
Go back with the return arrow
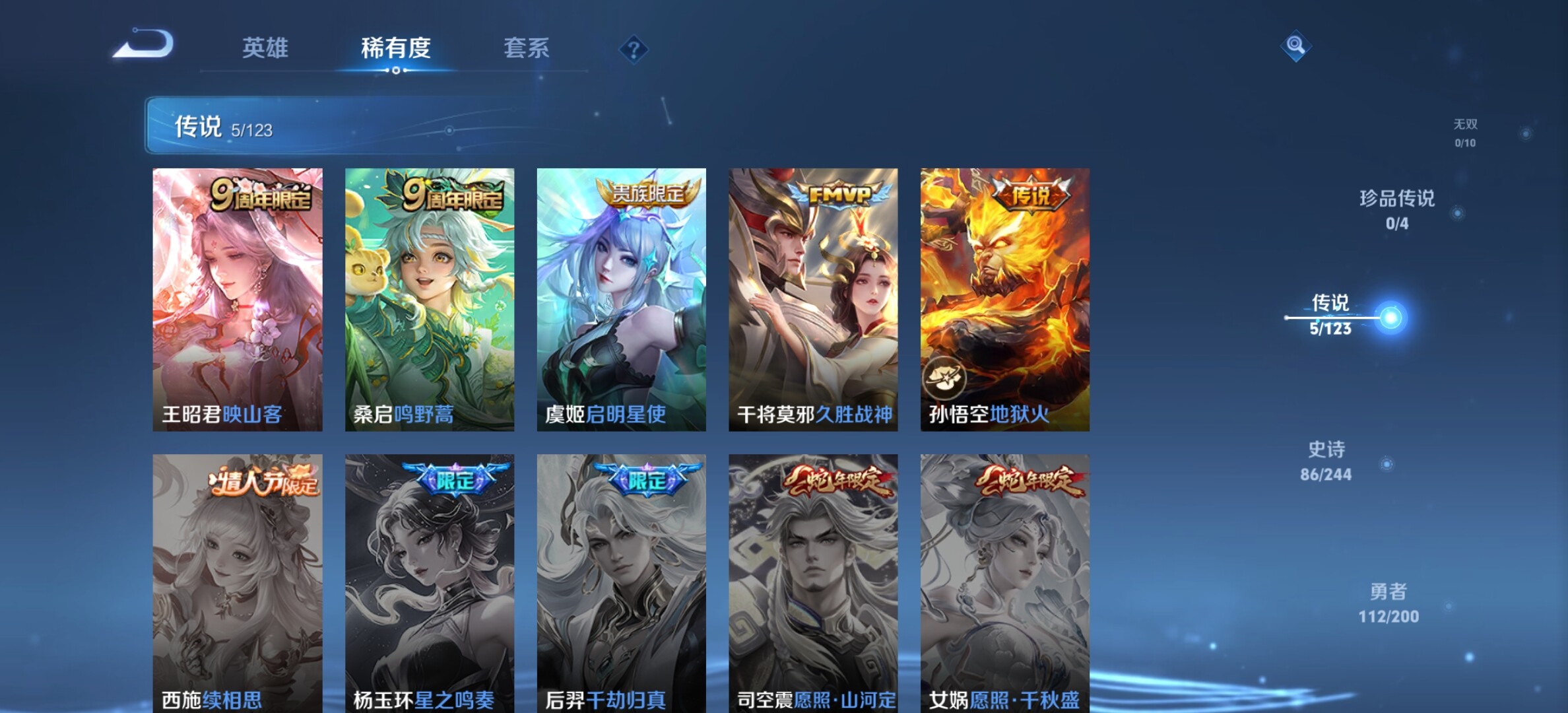[x=143, y=45]
